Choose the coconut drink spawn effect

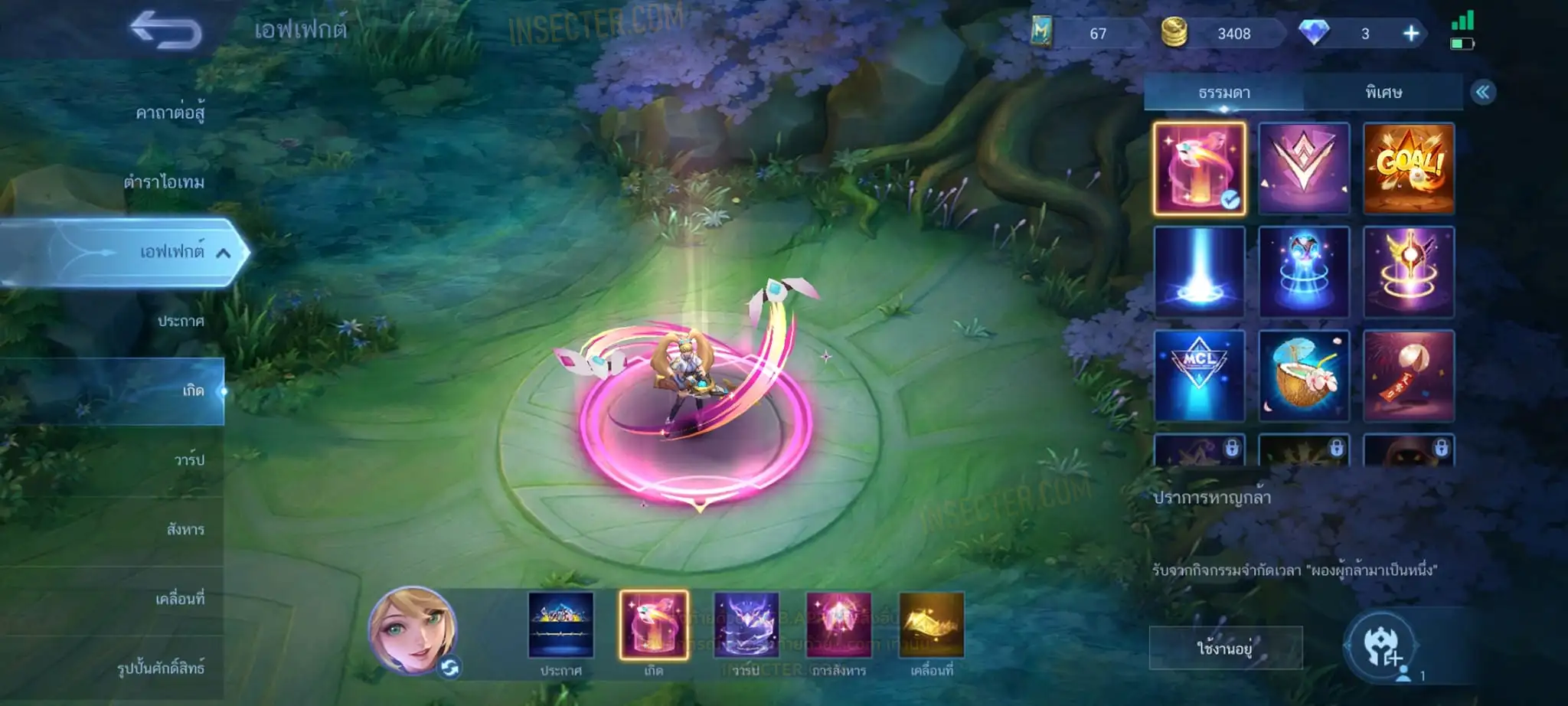1303,375
